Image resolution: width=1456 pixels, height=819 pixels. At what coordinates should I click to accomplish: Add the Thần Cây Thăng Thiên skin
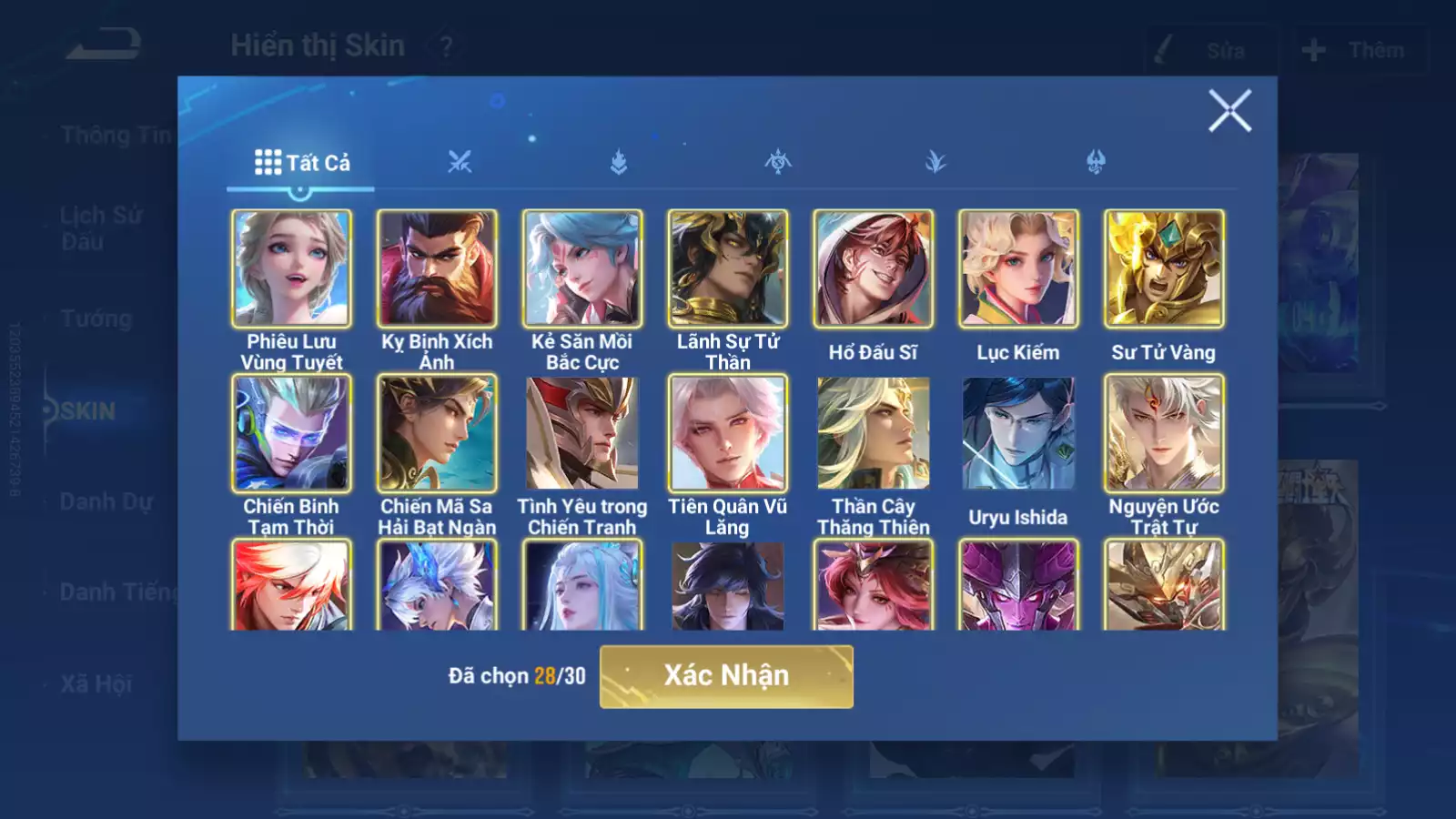(873, 433)
